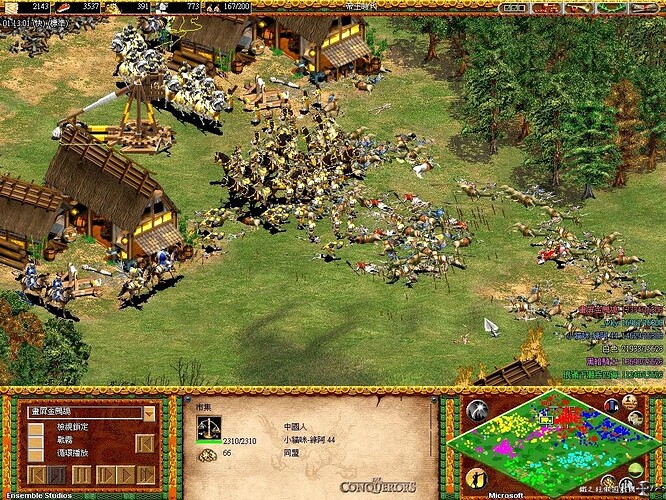This screenshot has width=666, height=500.
Task: Enable the 循環播放 loop playback checkbox
Action: tap(36, 453)
